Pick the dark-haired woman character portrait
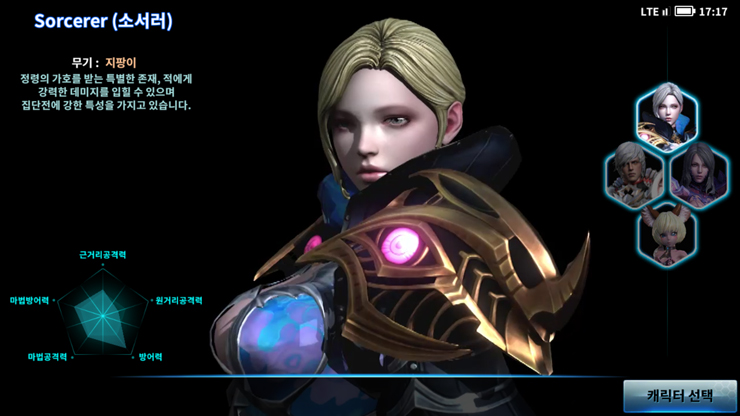 tap(699, 174)
